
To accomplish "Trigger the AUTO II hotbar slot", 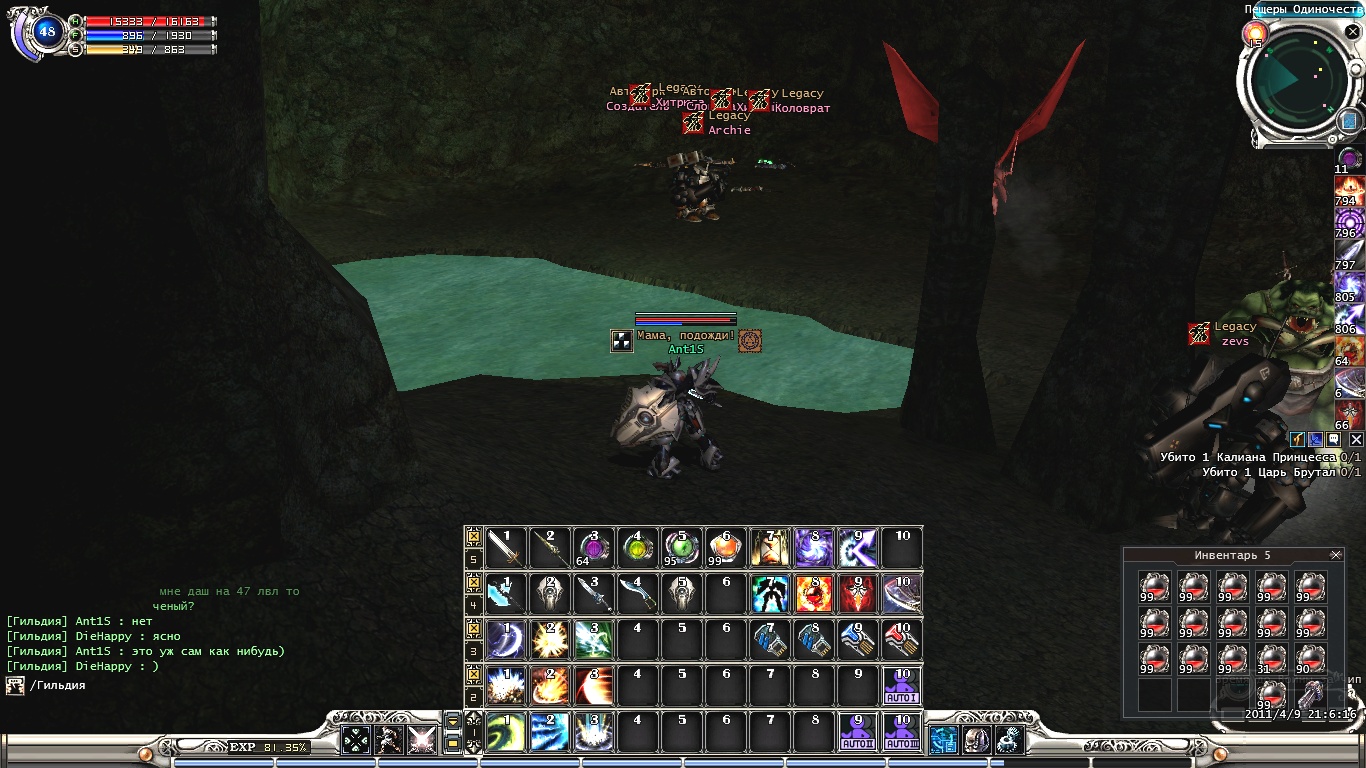I will (x=858, y=732).
